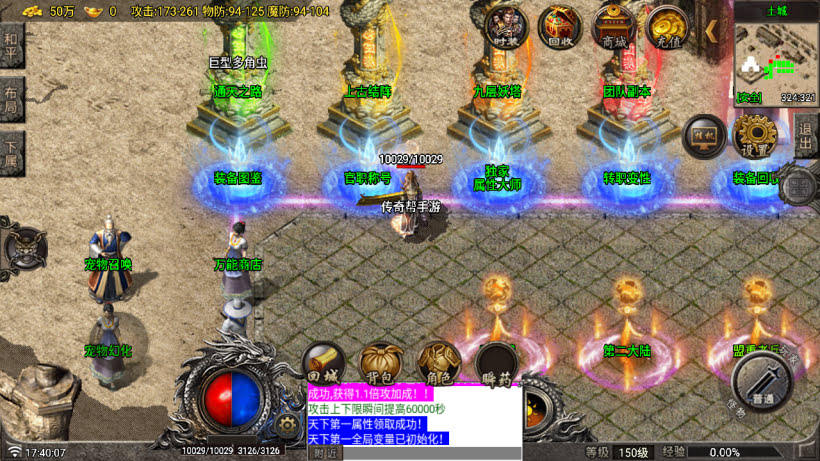Open the 布局 layout button
The image size is (820, 461).
[x=11, y=102]
